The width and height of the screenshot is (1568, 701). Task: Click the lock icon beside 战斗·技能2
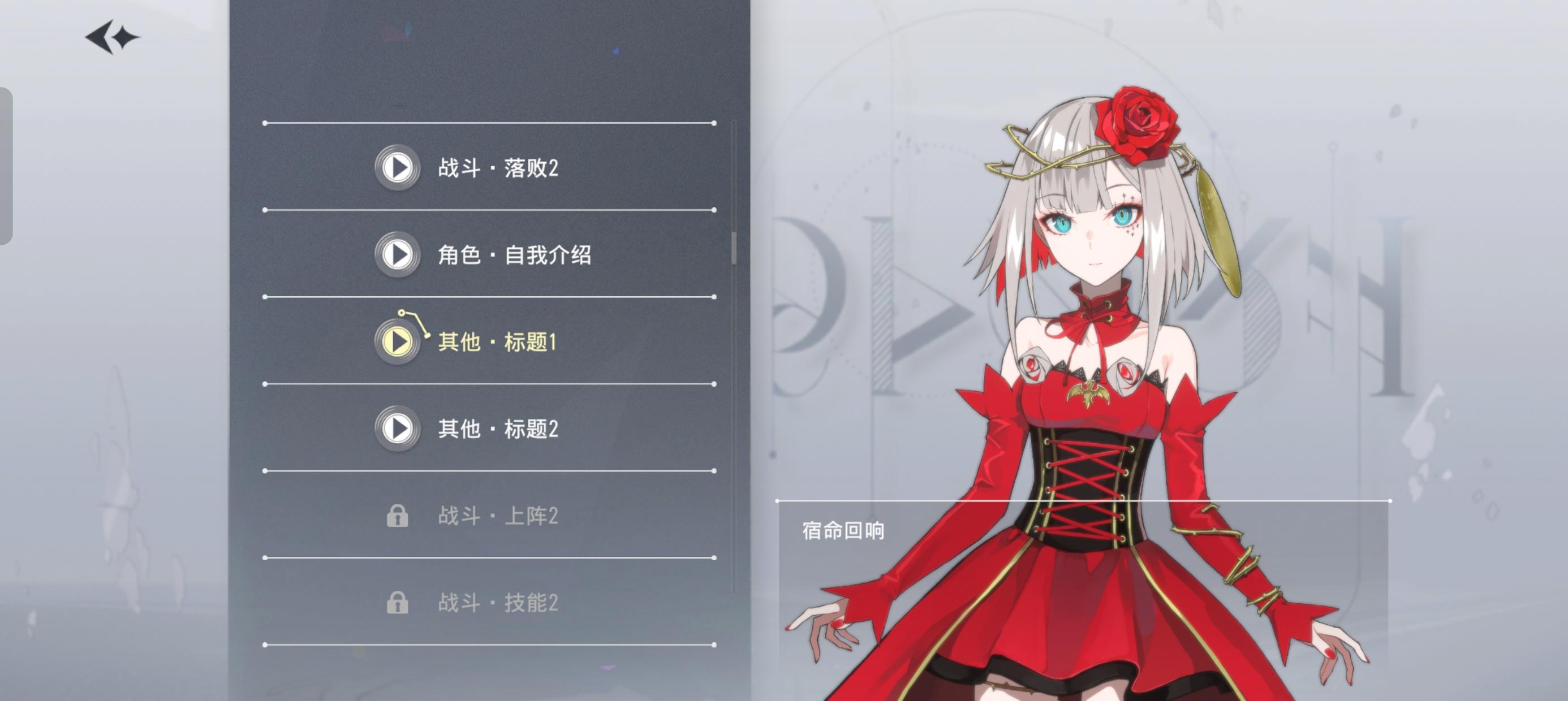[397, 604]
